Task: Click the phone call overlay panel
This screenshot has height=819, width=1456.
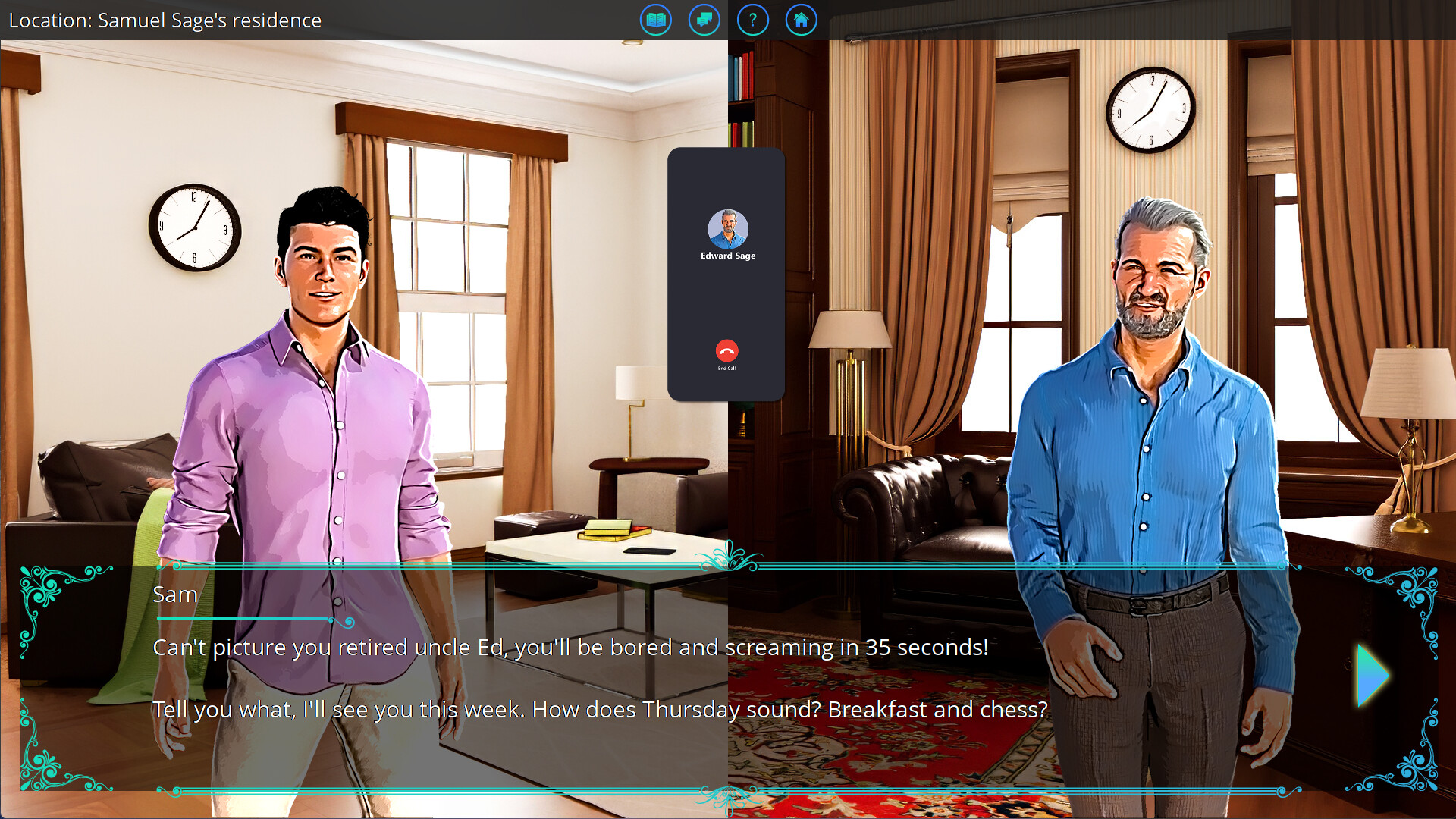Action: (726, 296)
